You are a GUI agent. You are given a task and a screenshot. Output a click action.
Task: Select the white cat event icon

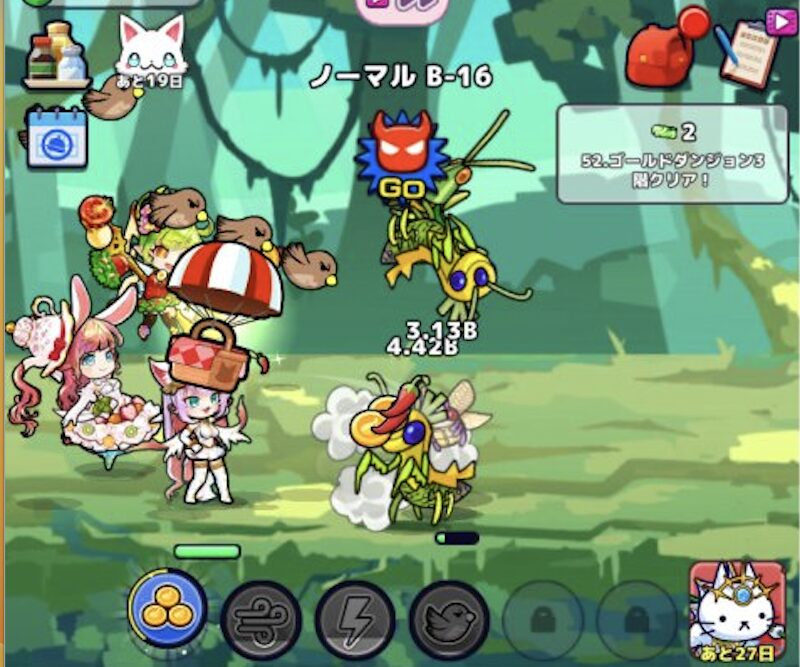click(x=151, y=50)
